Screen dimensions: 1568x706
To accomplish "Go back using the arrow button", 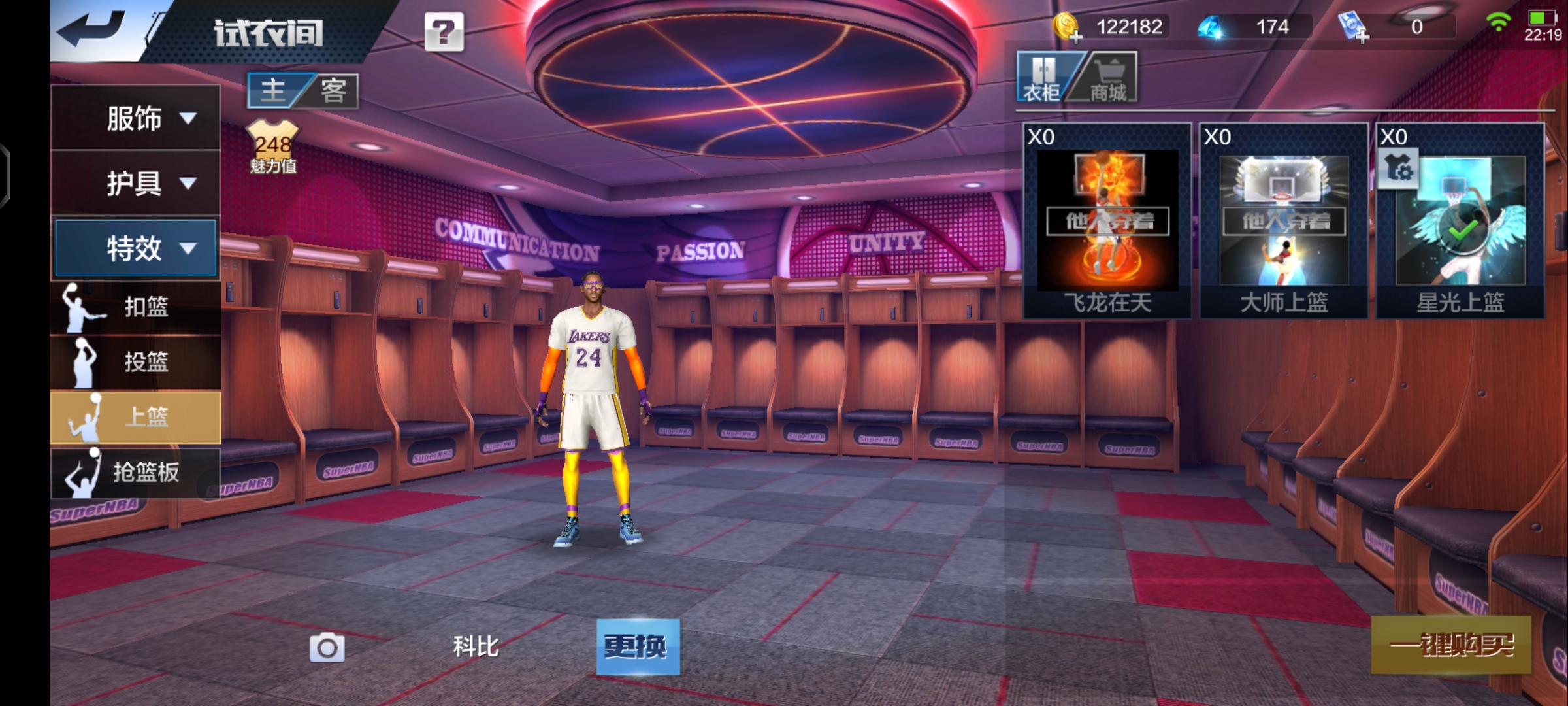I will [91, 30].
